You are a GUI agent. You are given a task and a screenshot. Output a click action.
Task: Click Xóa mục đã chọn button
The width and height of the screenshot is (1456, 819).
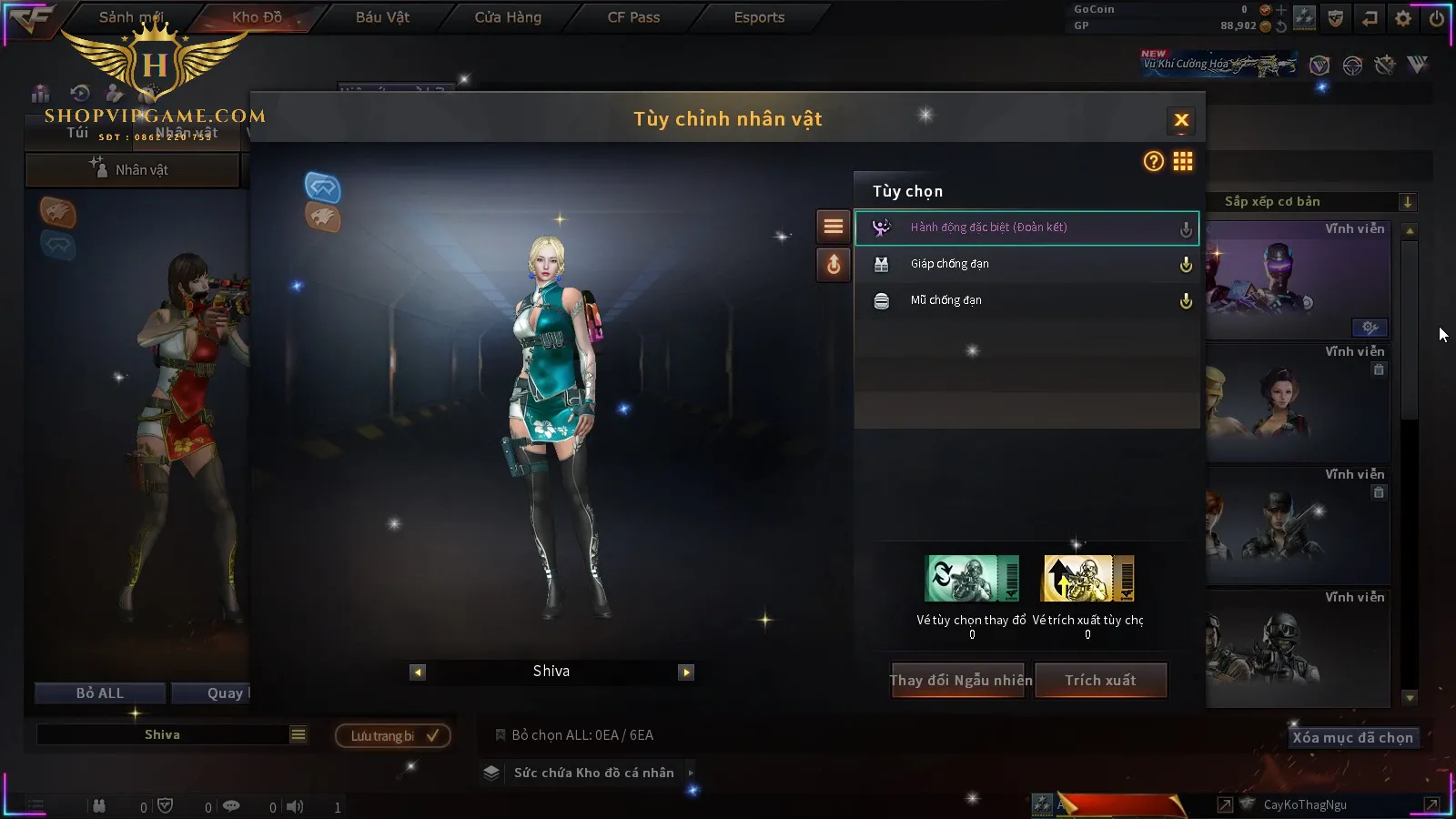1352,738
